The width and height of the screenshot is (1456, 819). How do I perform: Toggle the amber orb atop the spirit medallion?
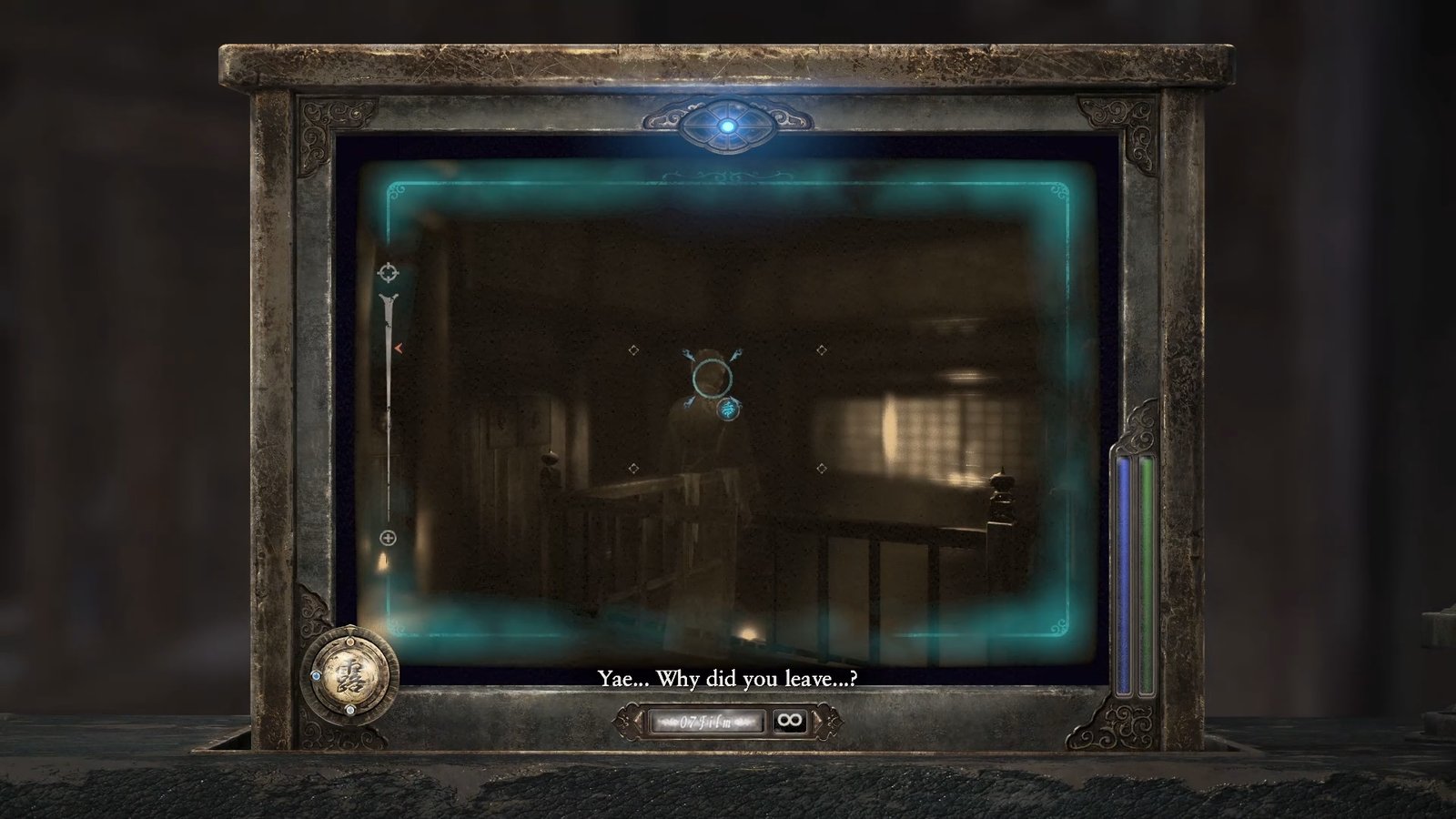pyautogui.click(x=349, y=641)
